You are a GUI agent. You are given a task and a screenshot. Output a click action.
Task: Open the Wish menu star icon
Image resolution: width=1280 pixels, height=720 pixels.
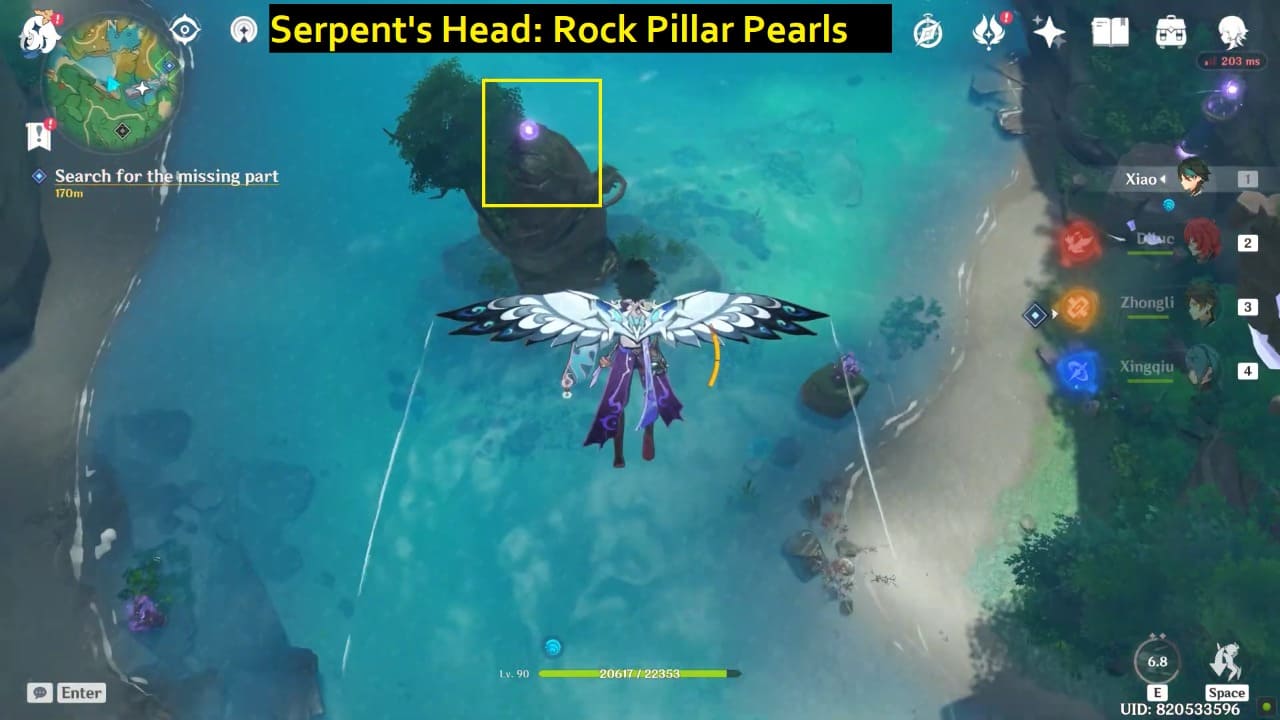(1048, 32)
